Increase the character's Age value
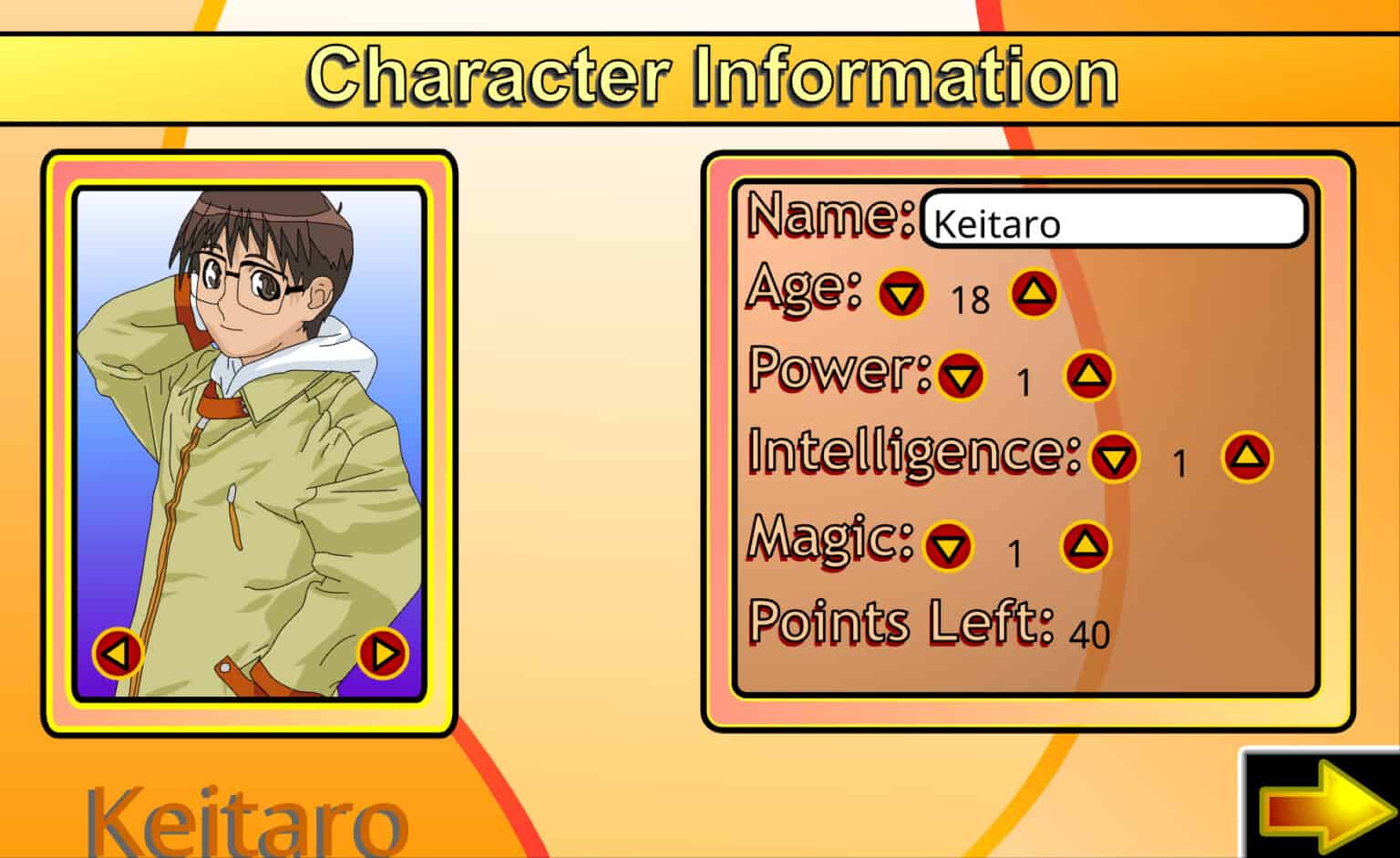 point(1033,294)
